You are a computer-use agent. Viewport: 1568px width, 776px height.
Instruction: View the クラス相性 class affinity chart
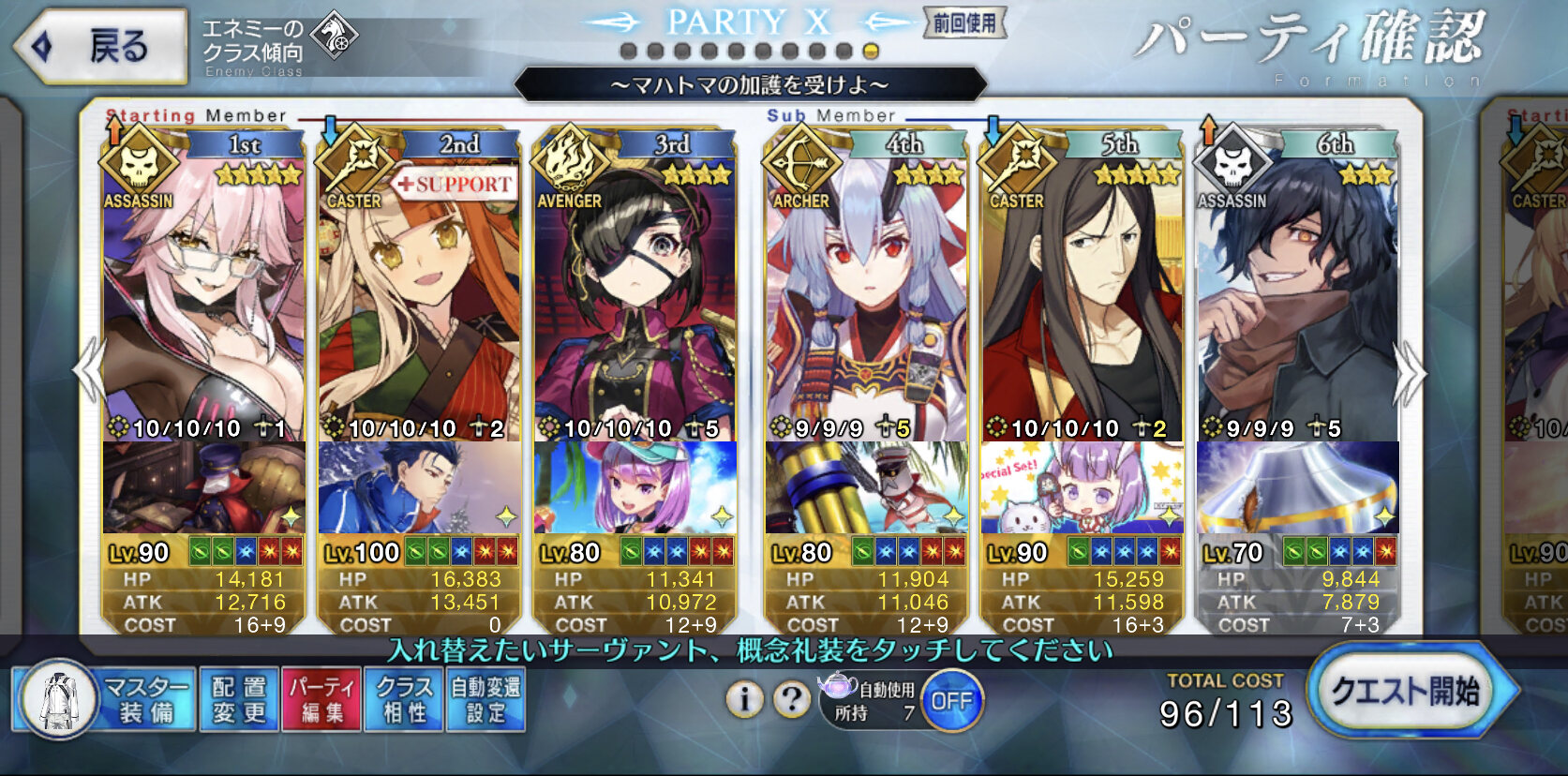pyautogui.click(x=404, y=700)
